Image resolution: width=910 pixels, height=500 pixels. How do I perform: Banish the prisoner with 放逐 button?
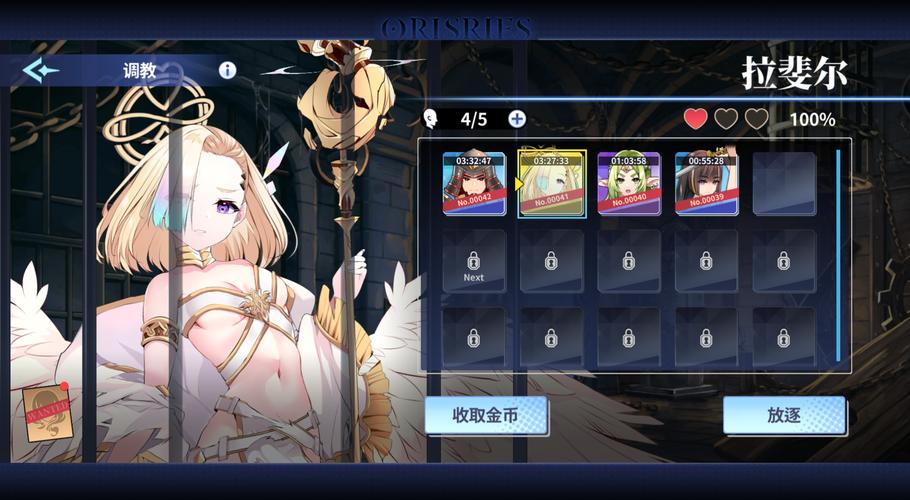point(784,415)
